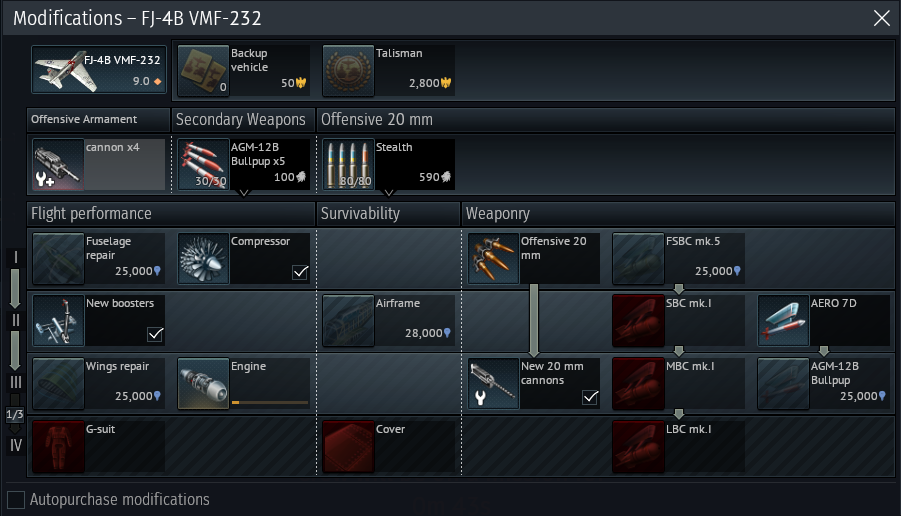Select the Fuselage repair modification
Viewport: 901px width, 516px height.
(x=98, y=257)
